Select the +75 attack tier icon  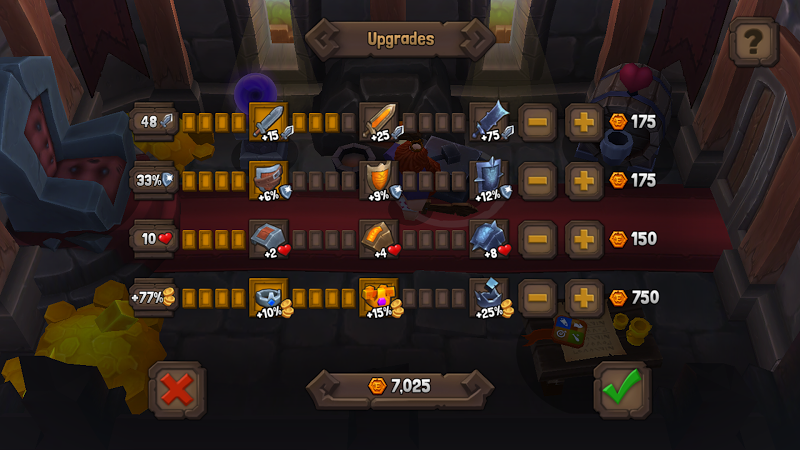[x=488, y=122]
